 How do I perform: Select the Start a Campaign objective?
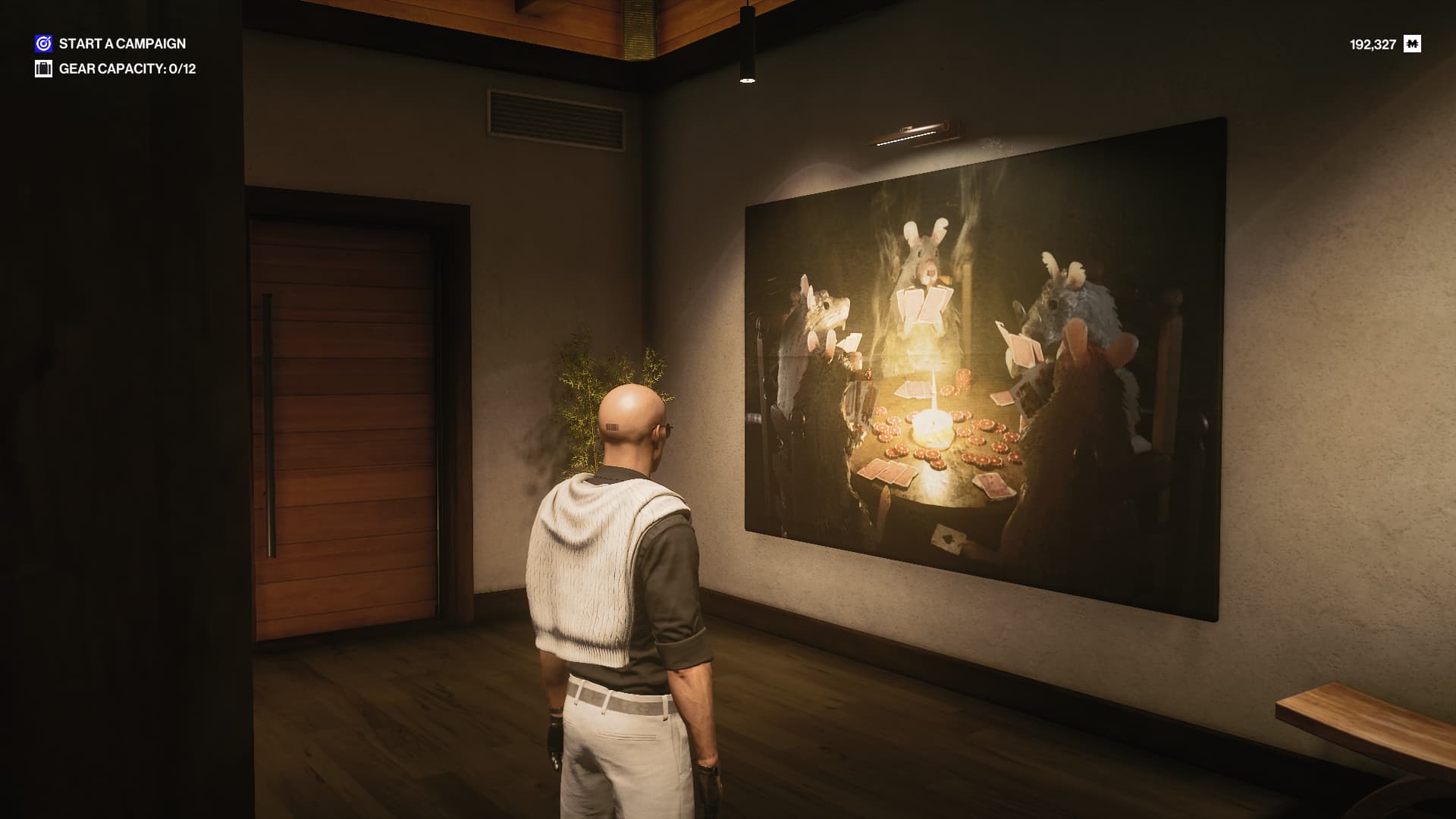[x=121, y=44]
